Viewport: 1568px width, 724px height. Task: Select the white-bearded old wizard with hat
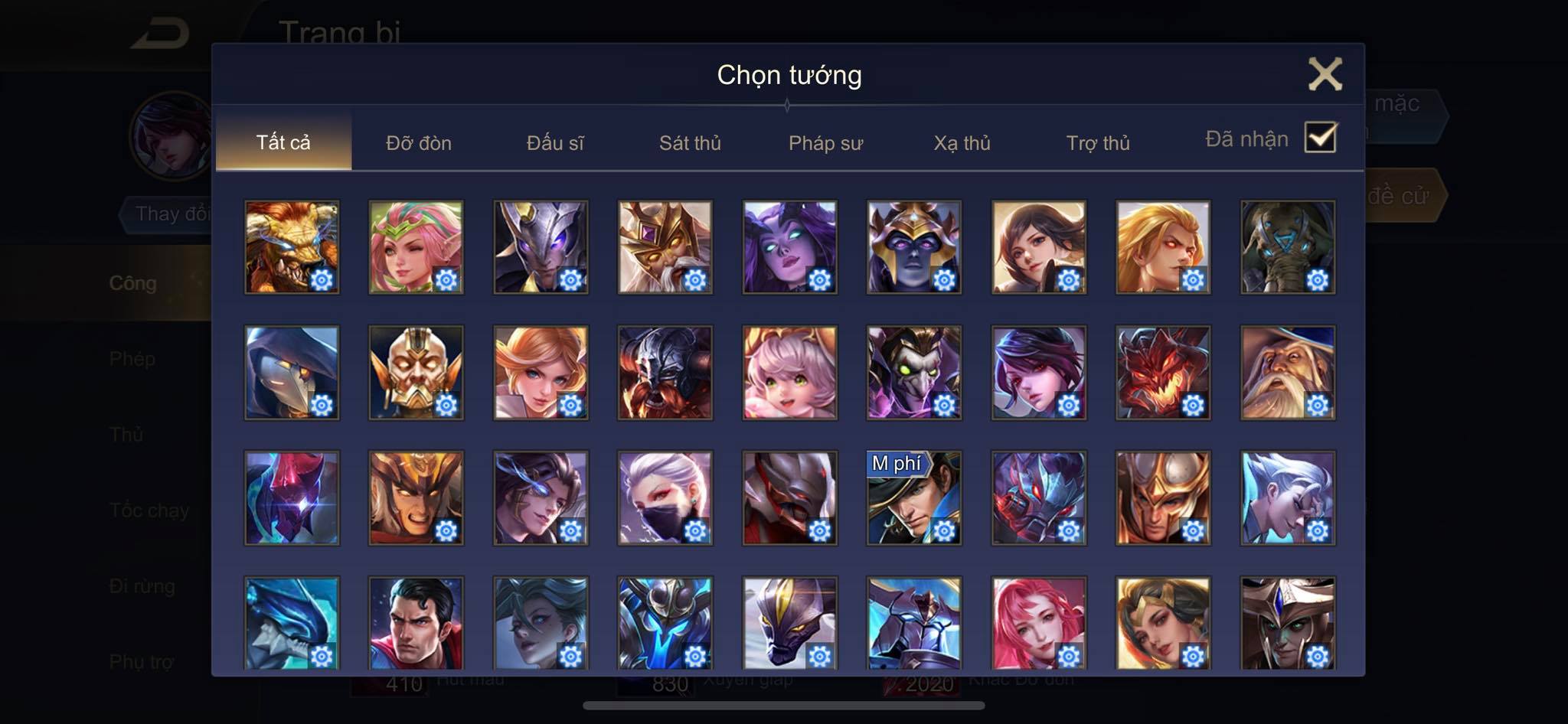tap(1288, 373)
